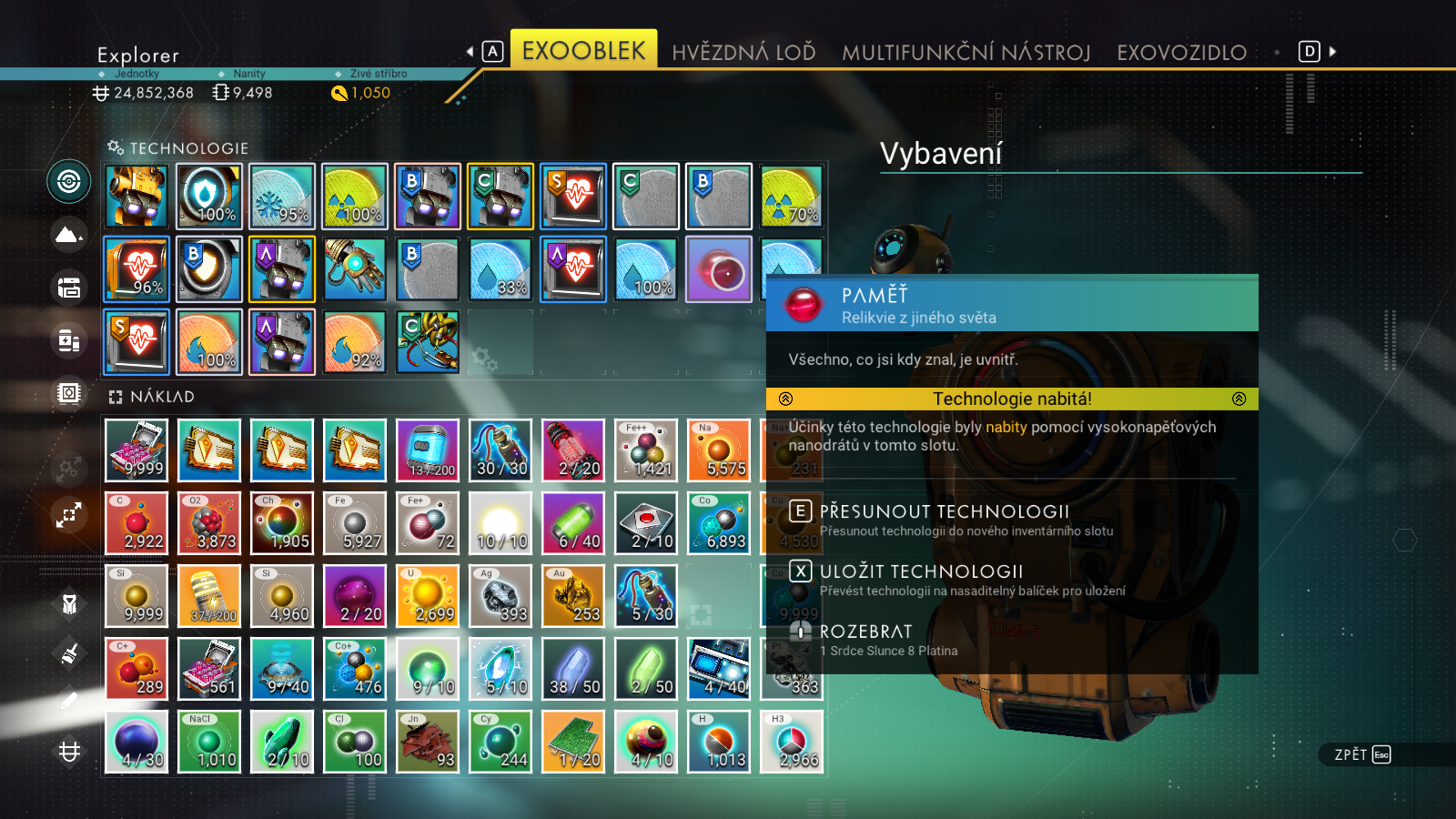
Task: Click the active EXOOBLEK tab
Action: click(x=583, y=51)
